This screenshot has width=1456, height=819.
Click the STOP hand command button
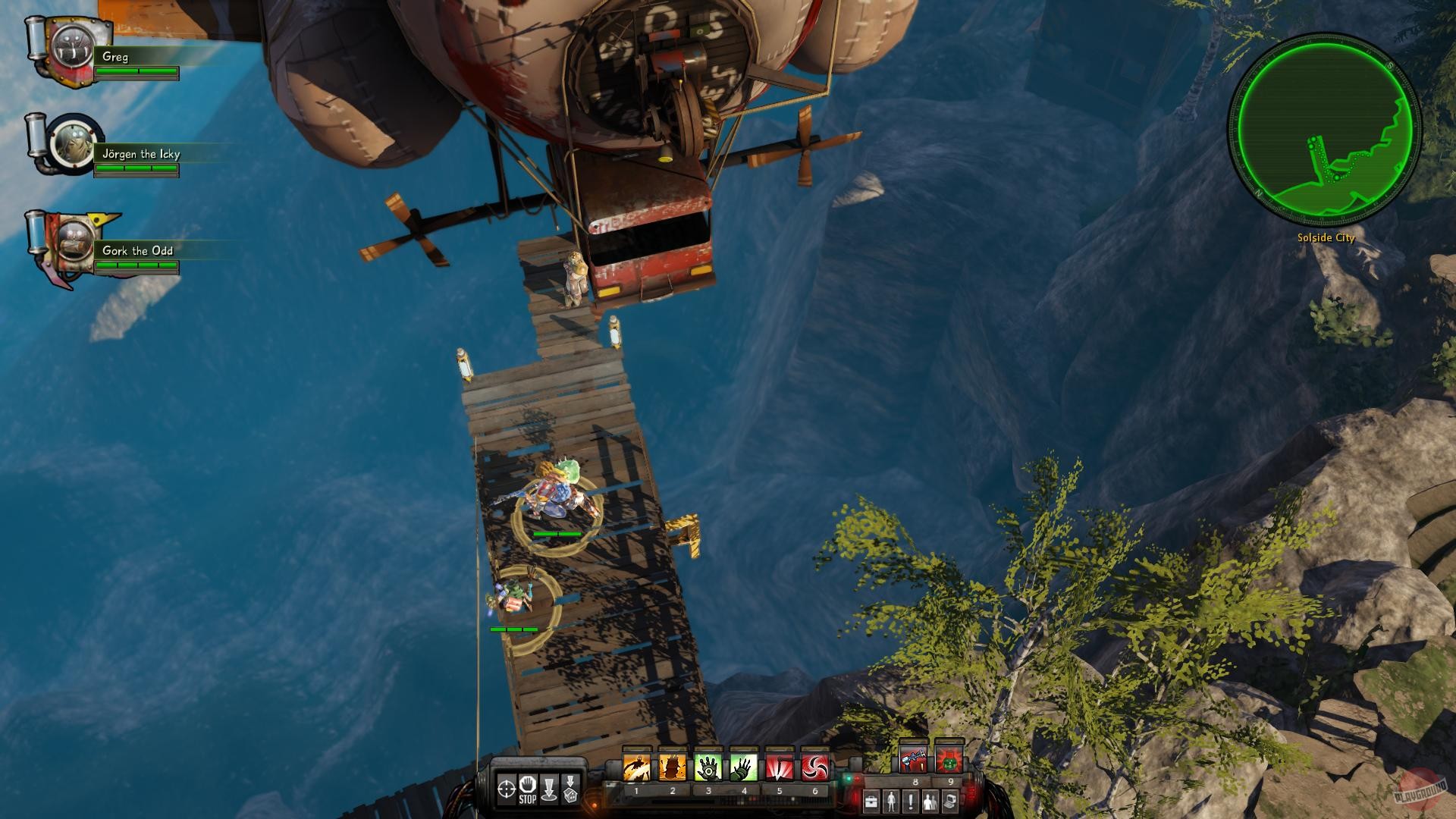(528, 789)
